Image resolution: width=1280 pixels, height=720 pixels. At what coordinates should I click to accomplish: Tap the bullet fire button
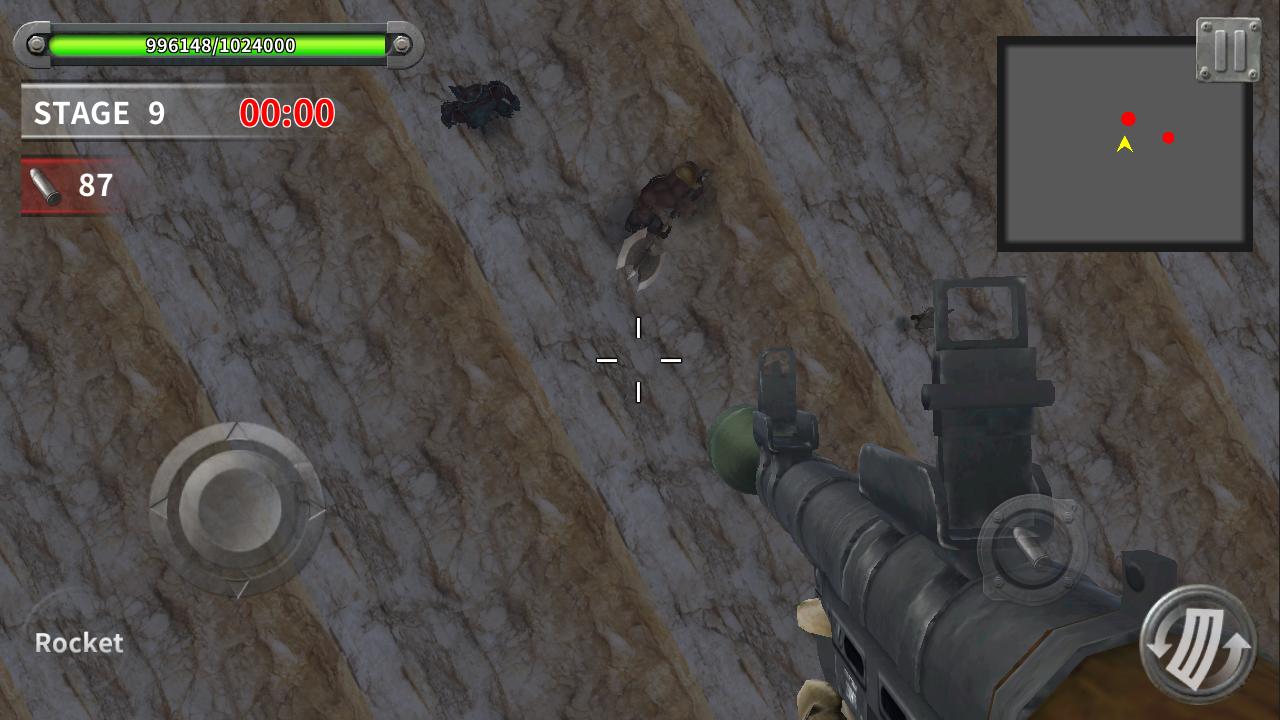[x=1031, y=547]
